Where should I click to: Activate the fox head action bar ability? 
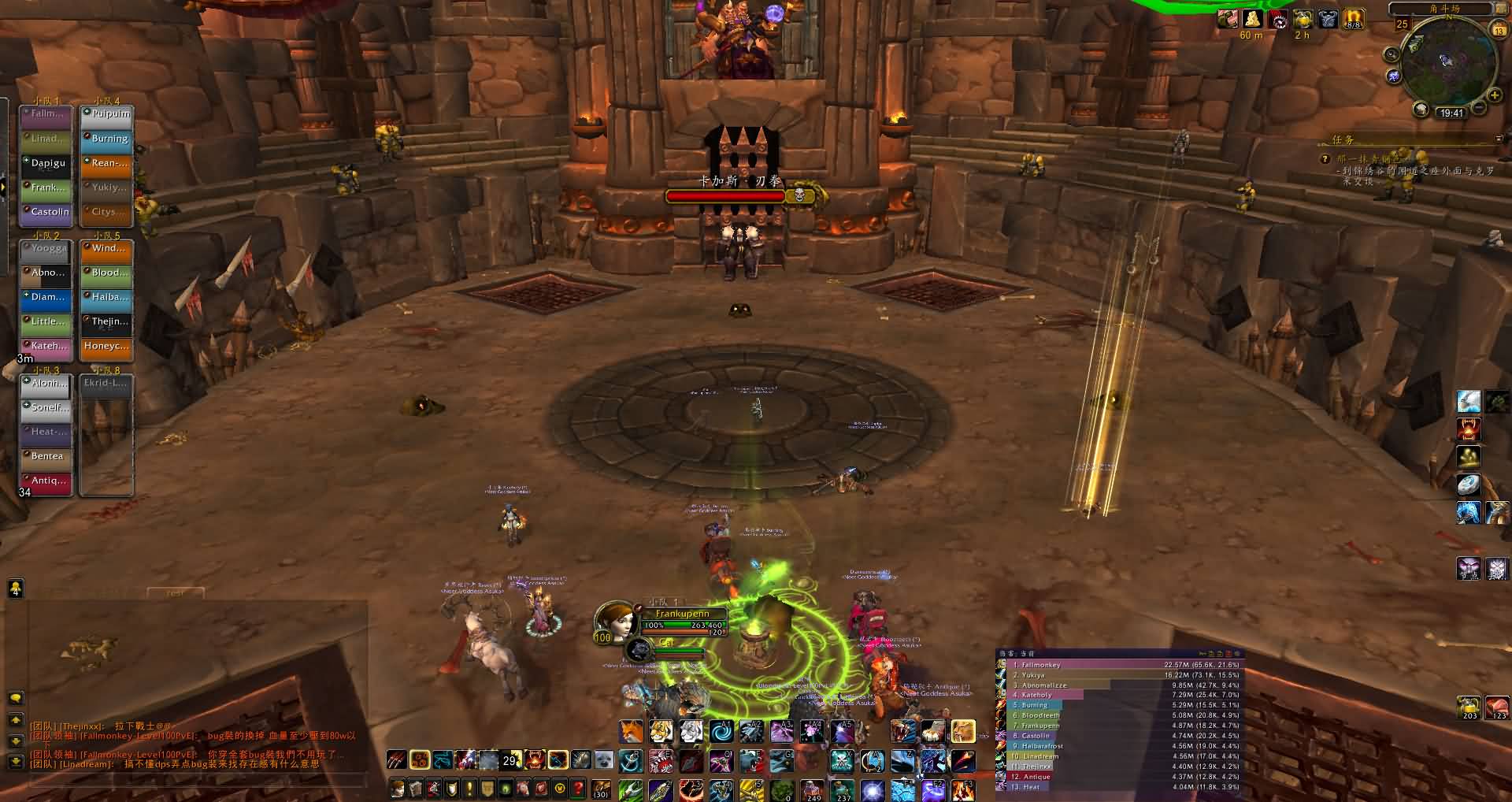pos(631,732)
